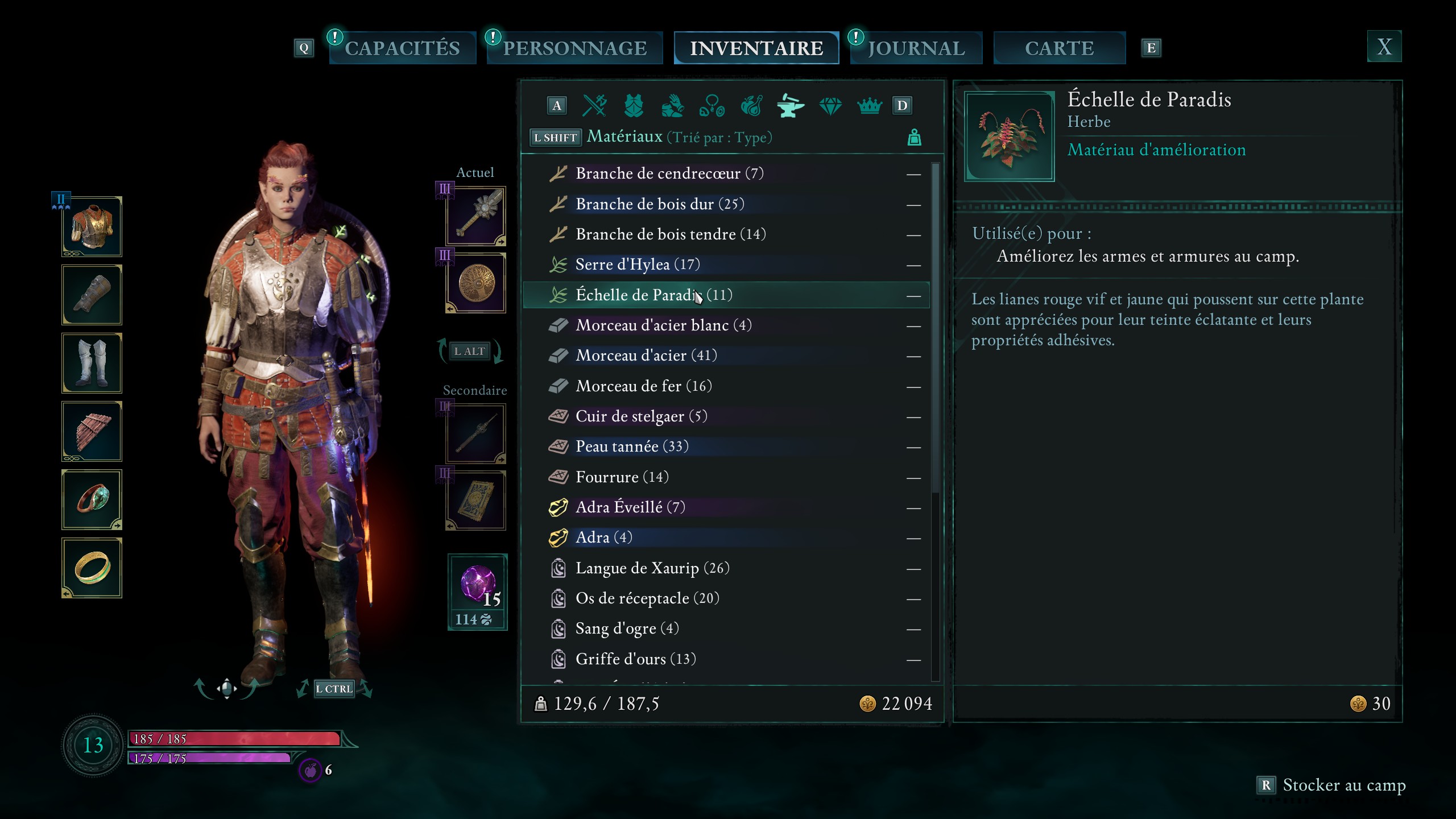The width and height of the screenshot is (1456, 819).
Task: Open the Carte tab
Action: click(1059, 48)
